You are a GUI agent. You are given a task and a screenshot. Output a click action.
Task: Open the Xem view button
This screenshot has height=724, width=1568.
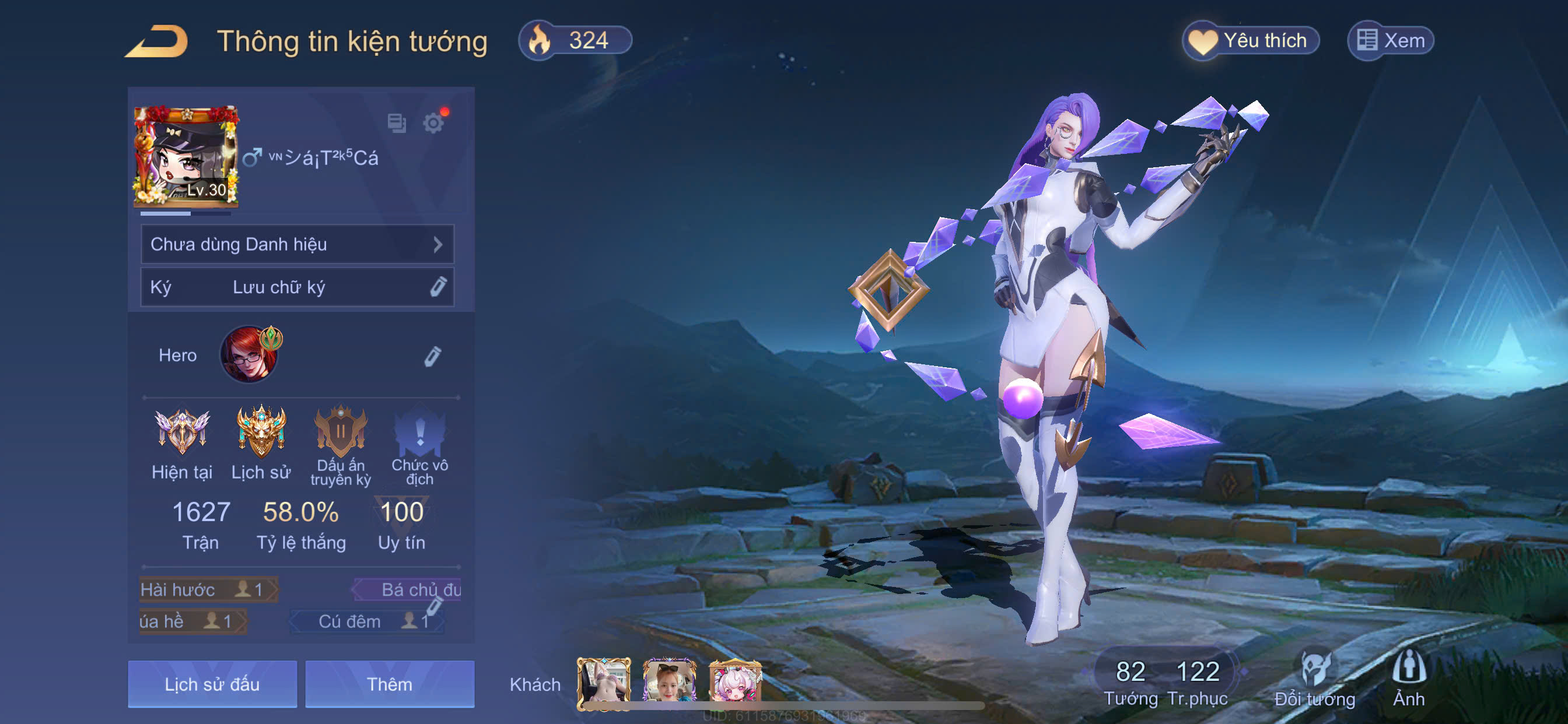[x=1390, y=41]
